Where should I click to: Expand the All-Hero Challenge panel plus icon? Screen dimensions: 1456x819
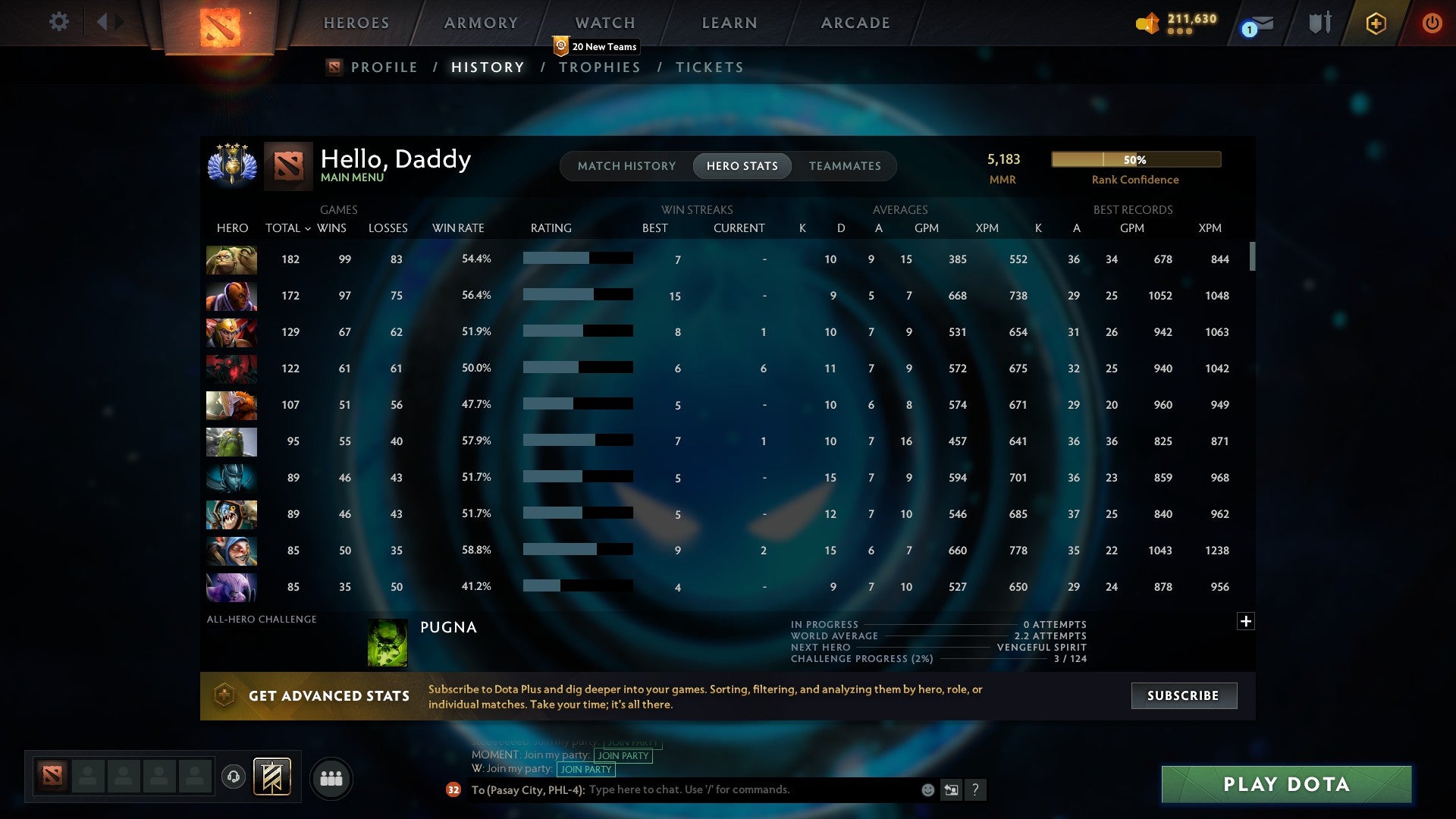coord(1246,620)
